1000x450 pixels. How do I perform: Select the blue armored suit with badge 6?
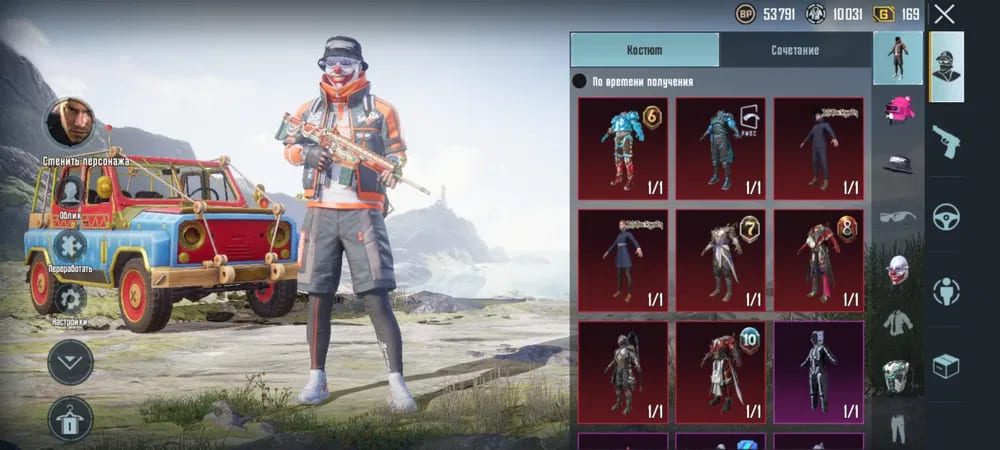tap(621, 146)
